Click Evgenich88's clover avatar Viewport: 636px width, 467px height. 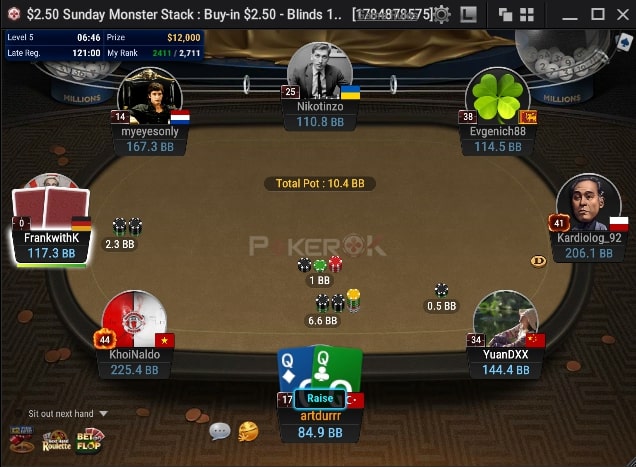coord(497,99)
